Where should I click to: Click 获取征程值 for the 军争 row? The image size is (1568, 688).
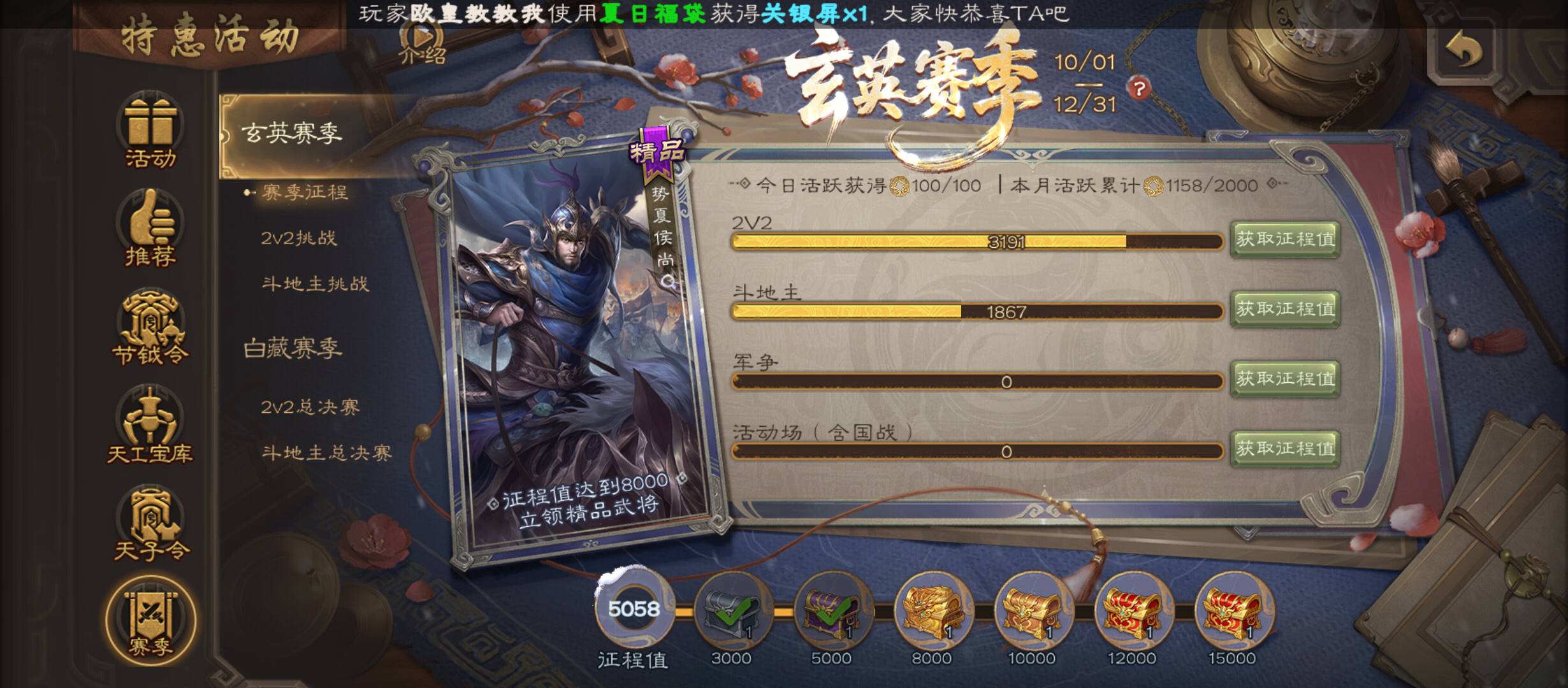click(x=1284, y=380)
